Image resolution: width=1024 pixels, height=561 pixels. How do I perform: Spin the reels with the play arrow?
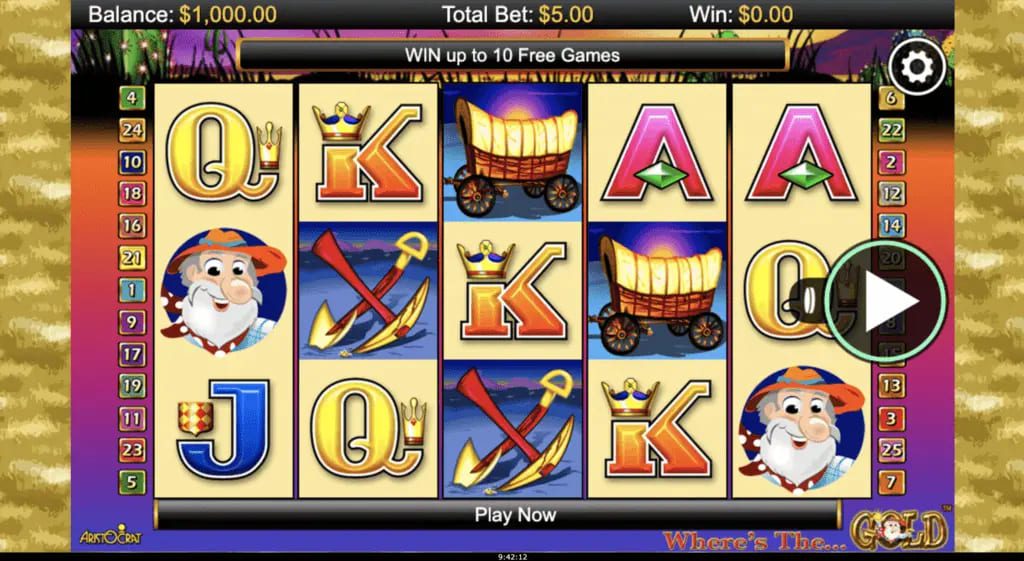click(x=888, y=301)
